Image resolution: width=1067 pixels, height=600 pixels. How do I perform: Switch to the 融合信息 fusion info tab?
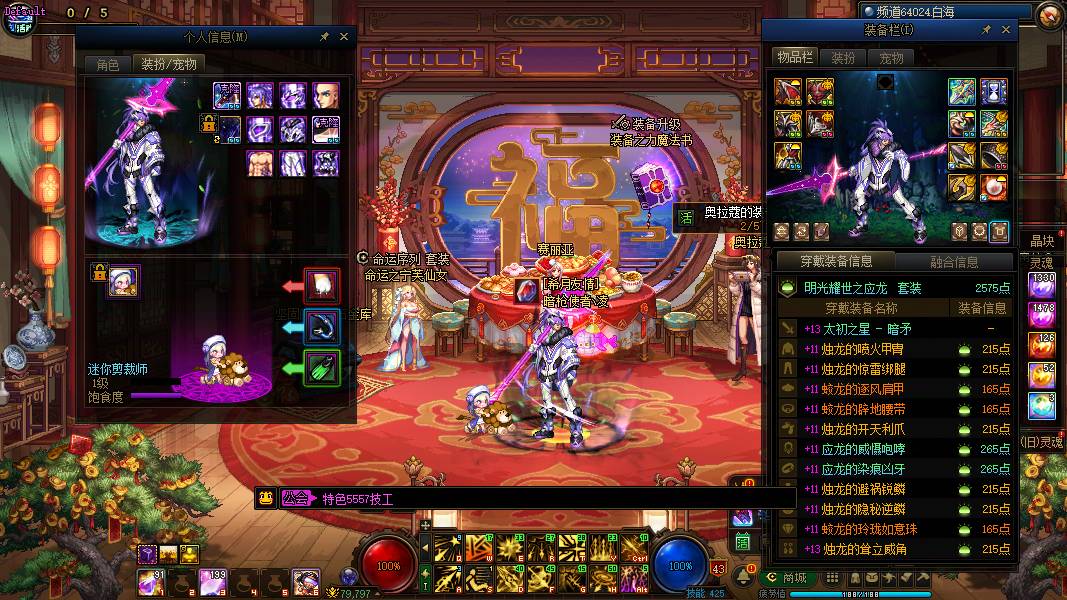[x=953, y=262]
